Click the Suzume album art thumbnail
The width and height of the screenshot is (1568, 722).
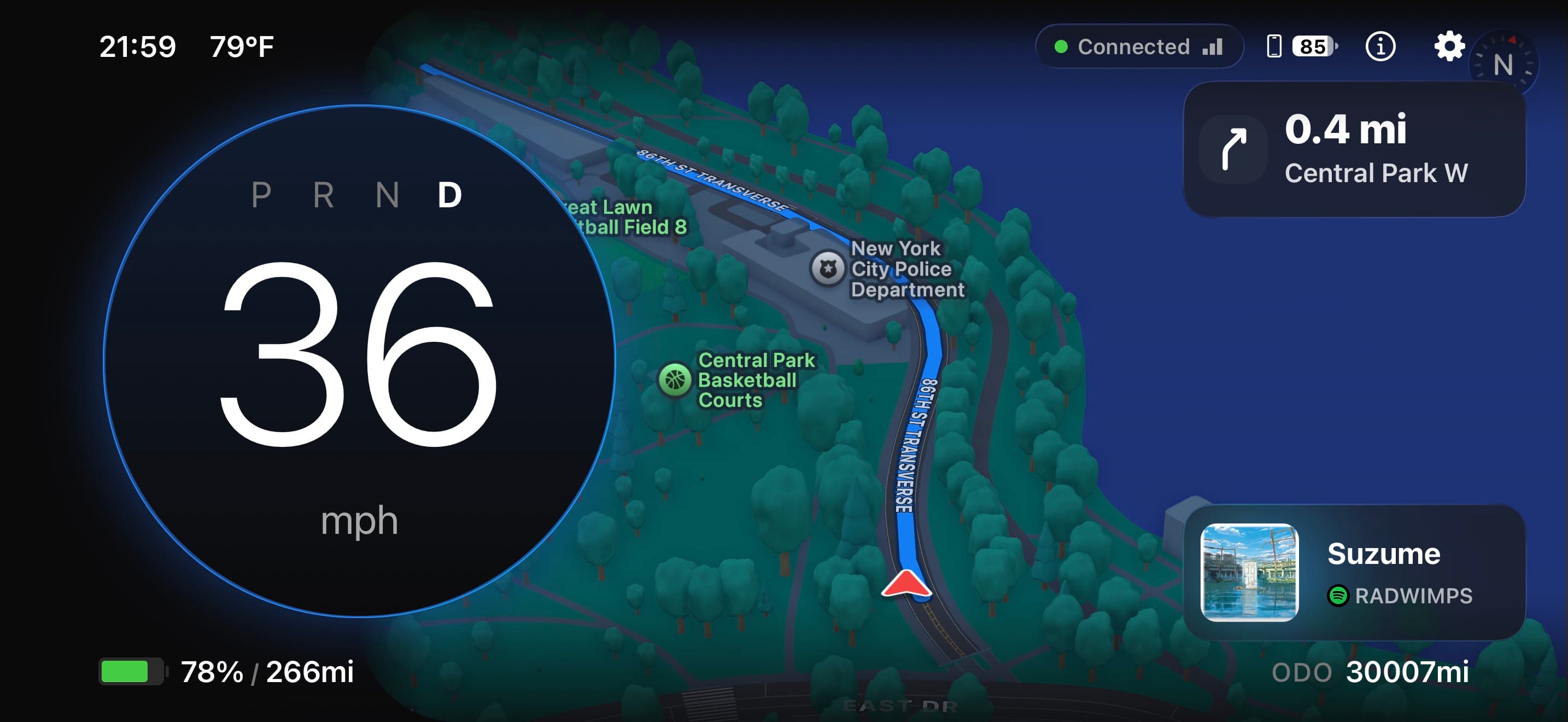1249,572
